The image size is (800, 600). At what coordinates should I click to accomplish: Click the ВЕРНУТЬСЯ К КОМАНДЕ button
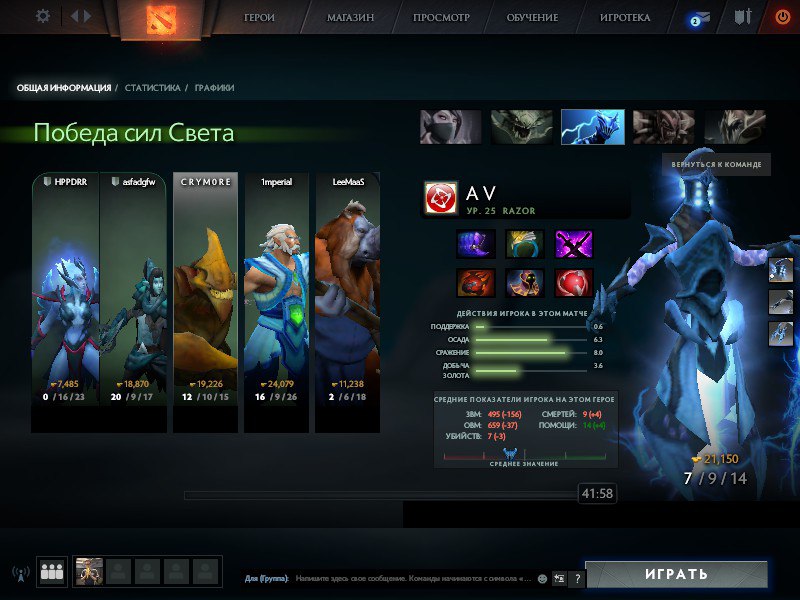pyautogui.click(x=716, y=164)
